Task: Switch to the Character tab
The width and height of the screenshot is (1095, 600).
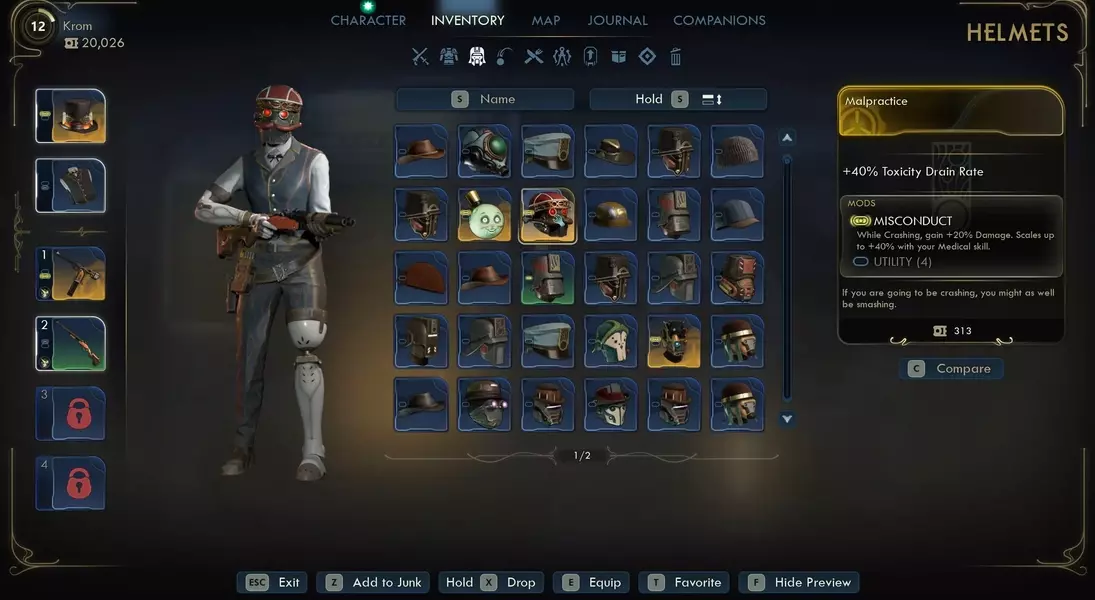Action: [368, 20]
